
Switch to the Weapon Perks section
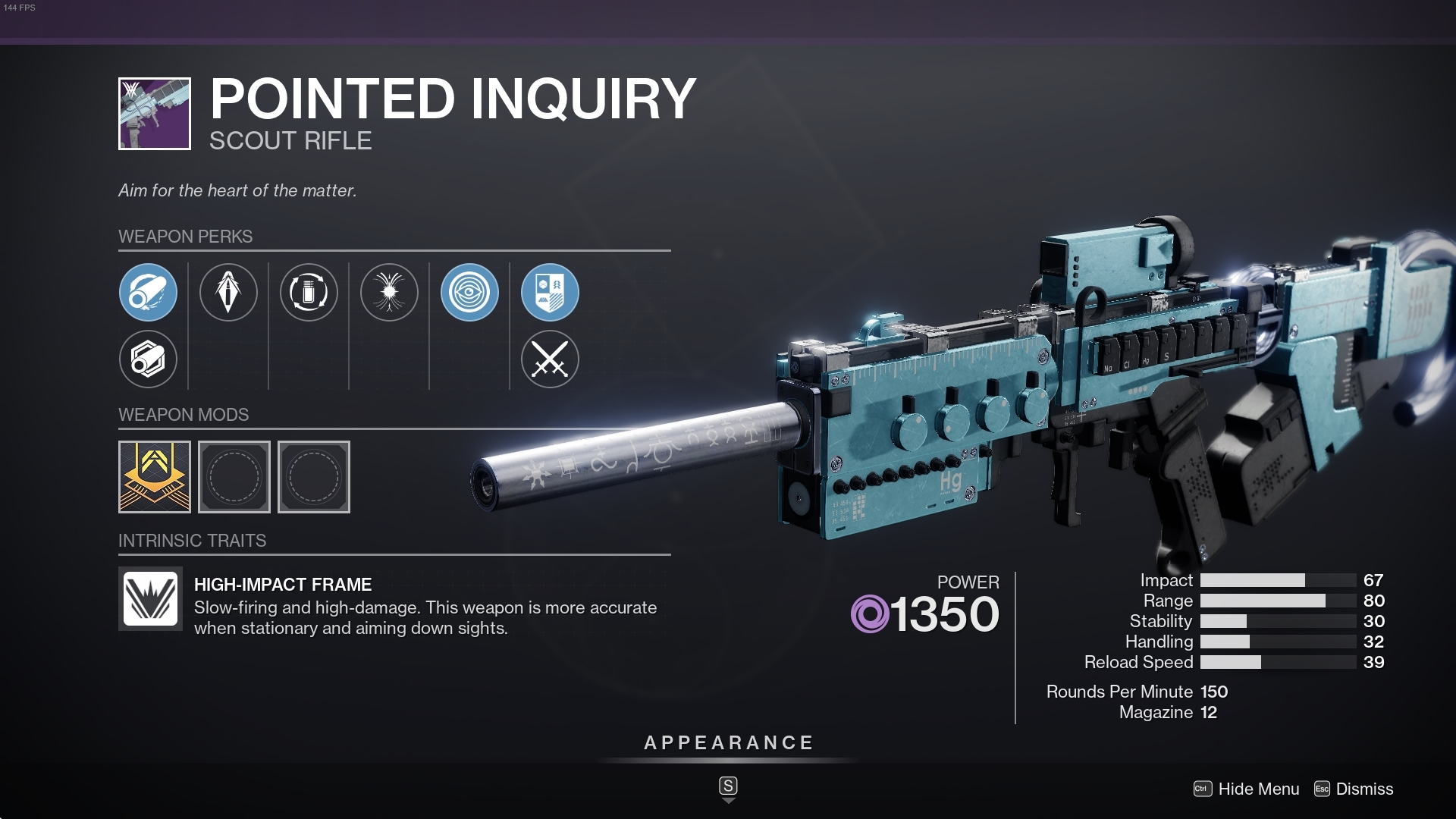point(185,236)
